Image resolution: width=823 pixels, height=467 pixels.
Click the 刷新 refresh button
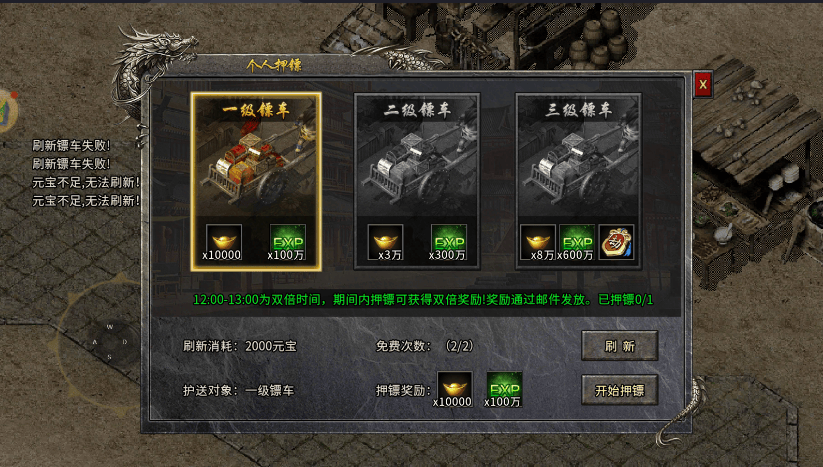[x=619, y=346]
